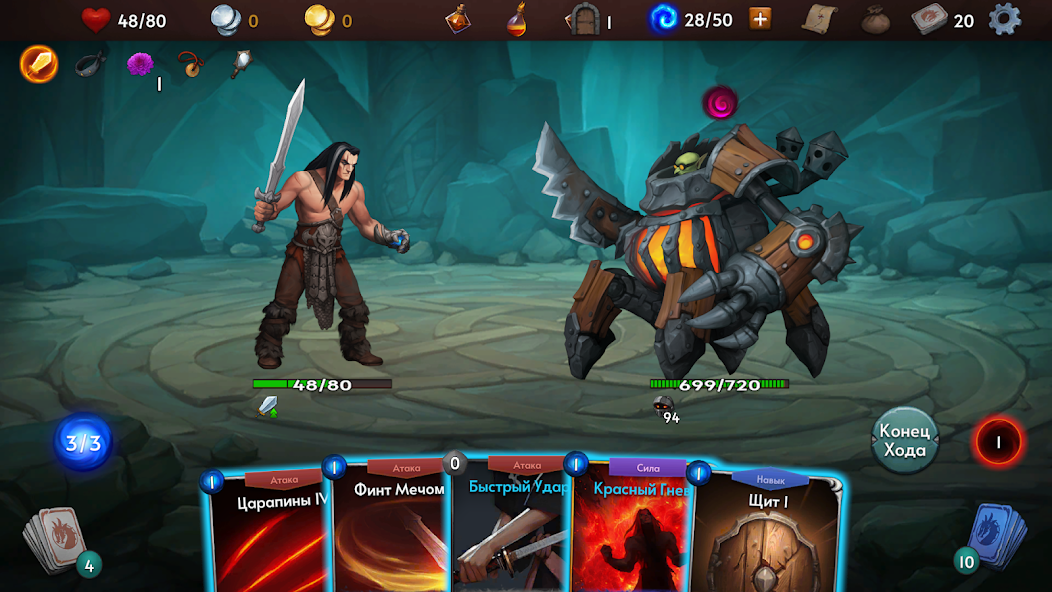End the turn with Конец Хода
Viewport: 1052px width, 592px height.
point(904,440)
